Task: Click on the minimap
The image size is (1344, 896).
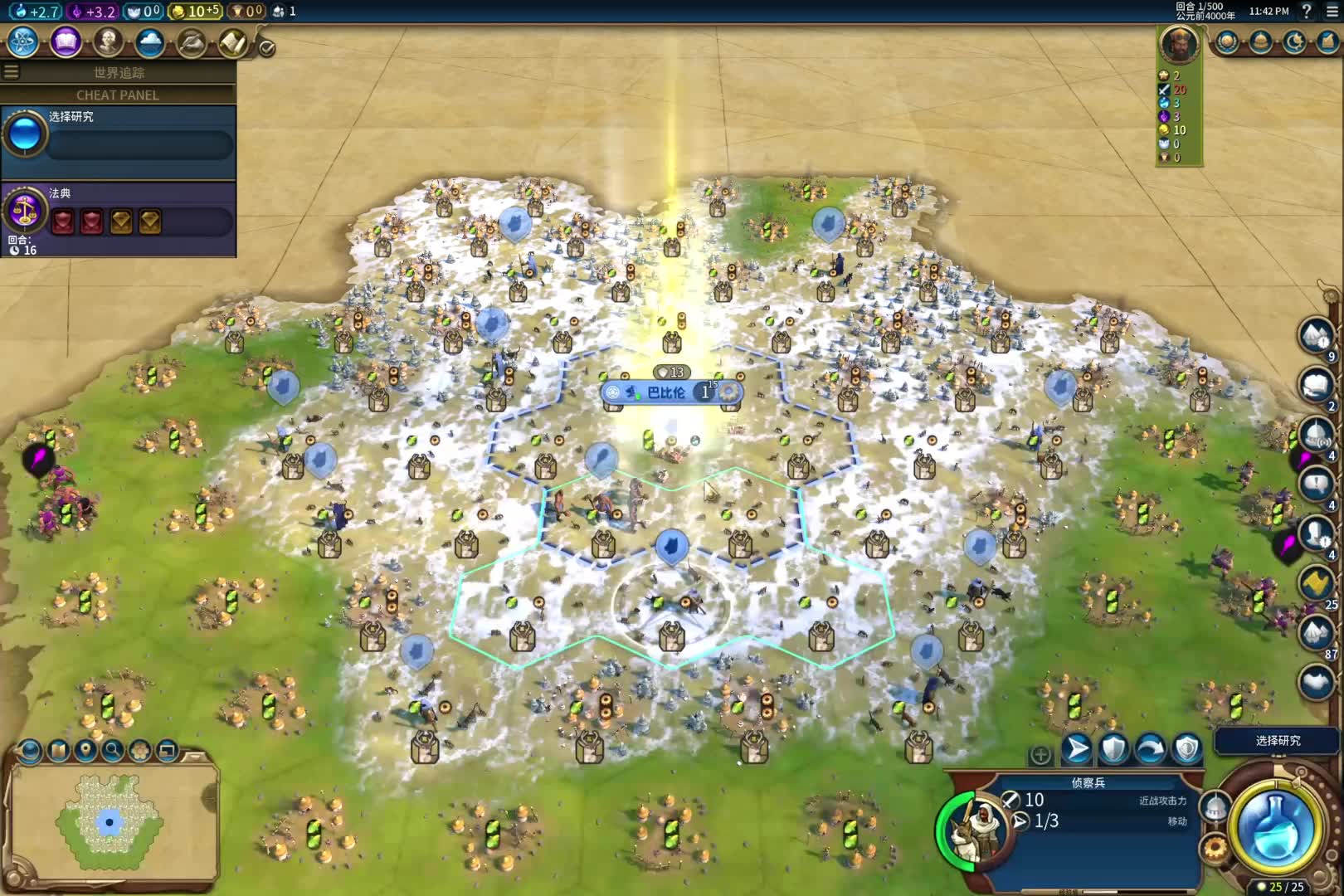Action: [x=110, y=821]
